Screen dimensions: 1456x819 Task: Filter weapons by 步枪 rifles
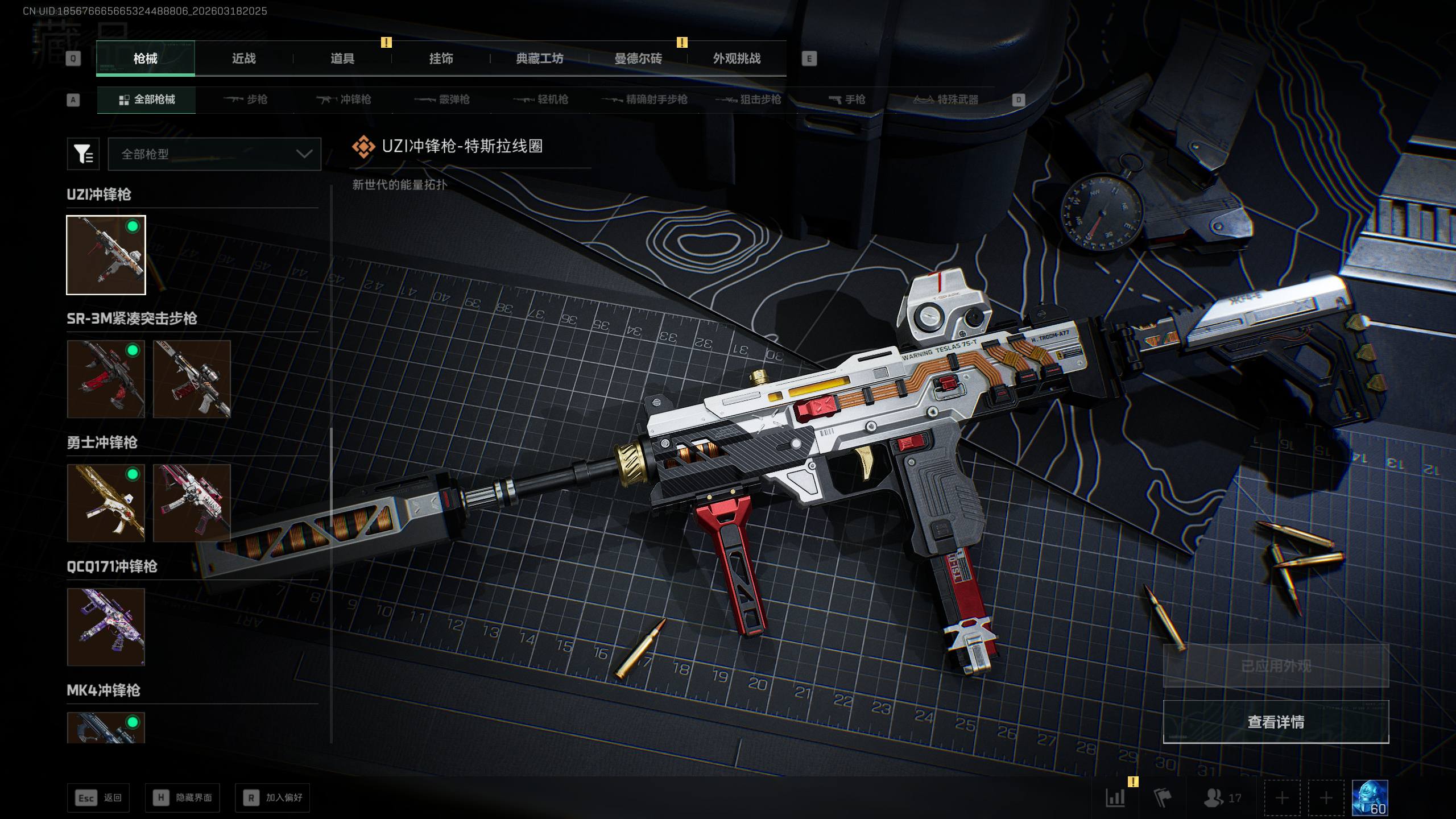coord(246,100)
